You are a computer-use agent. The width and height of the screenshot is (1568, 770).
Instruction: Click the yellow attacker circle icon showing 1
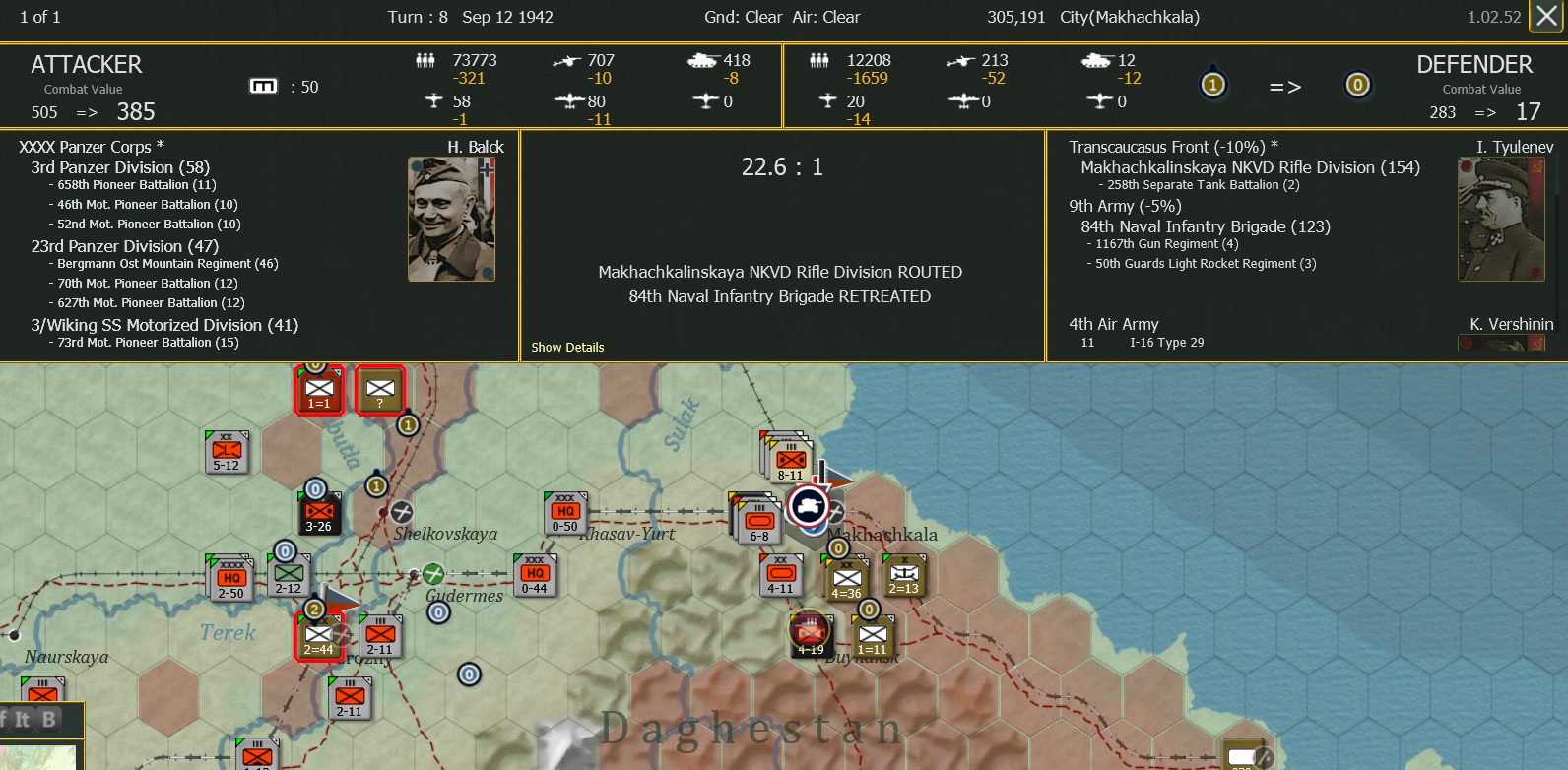[1214, 85]
